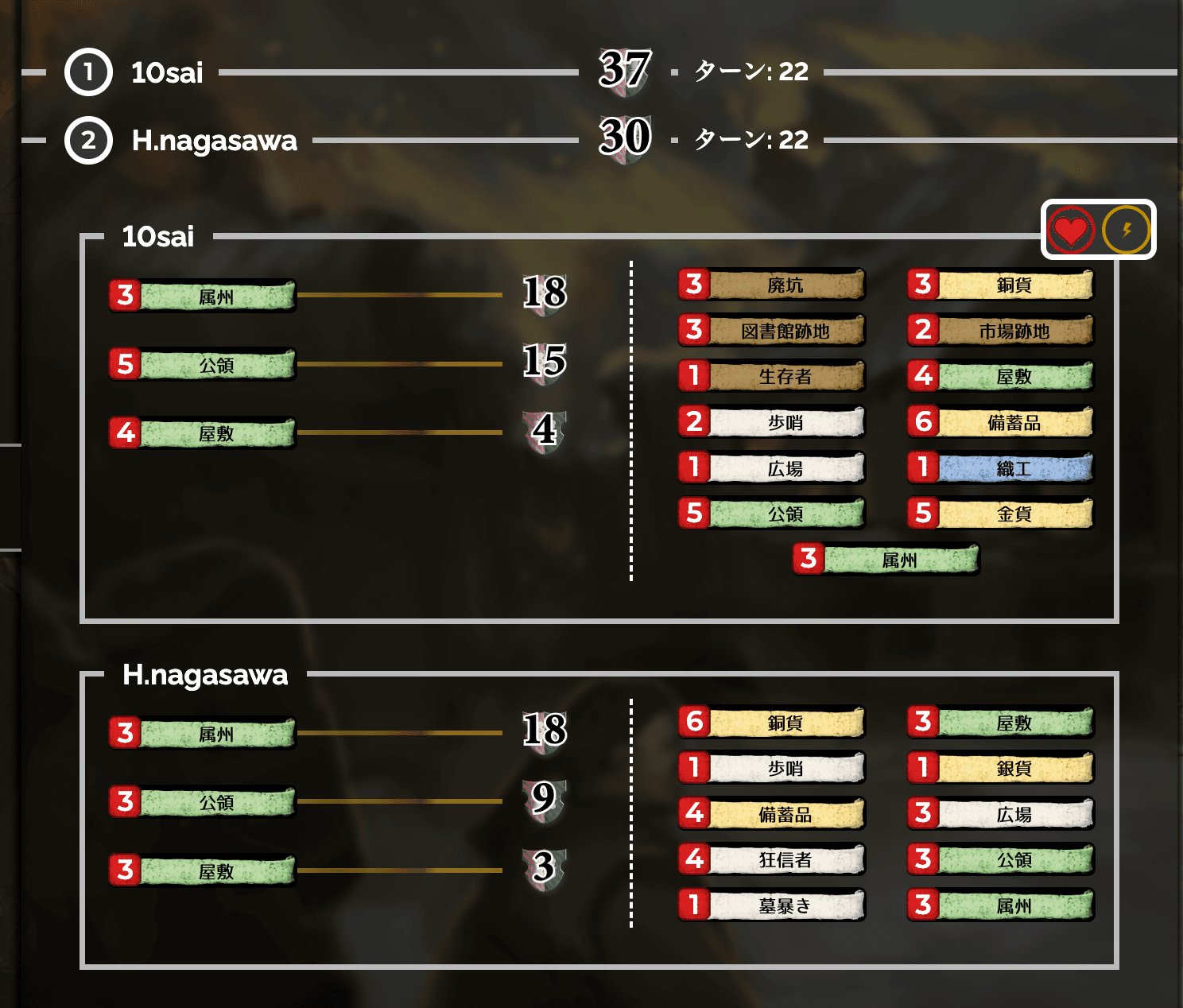Click the shield beside 10sai's 属州 score 18
Screen dimensions: 1183x1008
(x=545, y=297)
